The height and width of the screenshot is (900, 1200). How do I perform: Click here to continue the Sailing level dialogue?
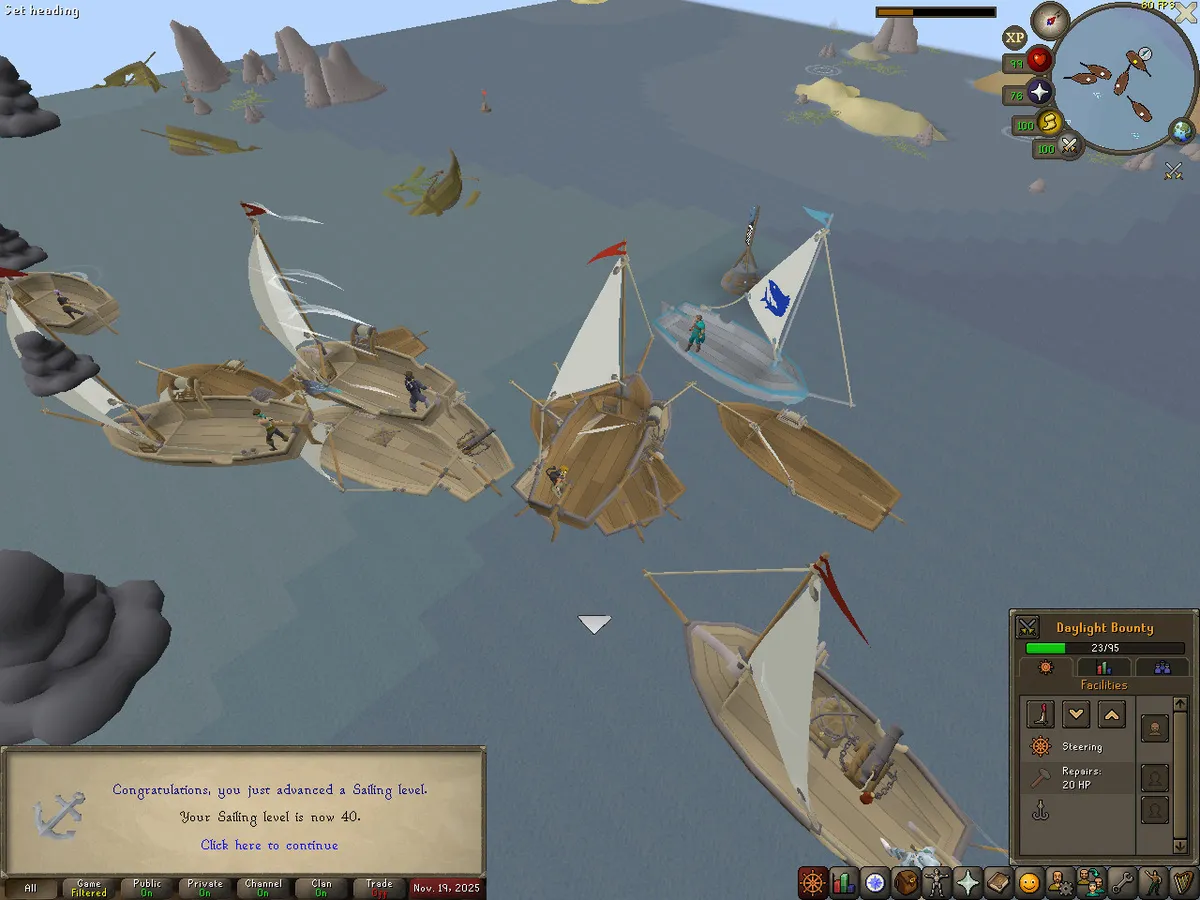269,845
